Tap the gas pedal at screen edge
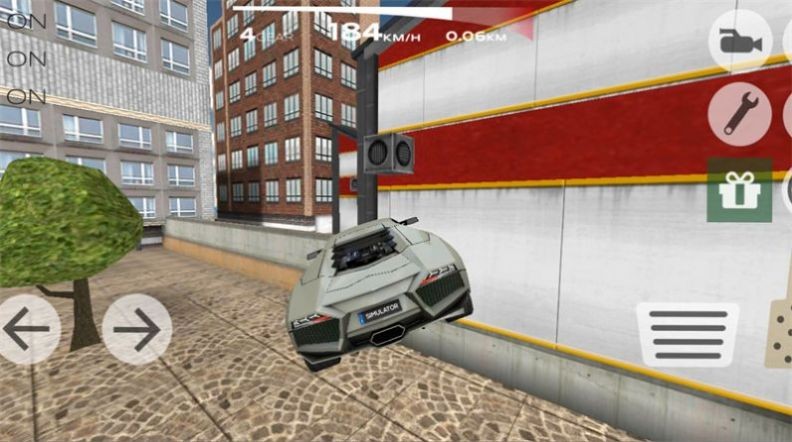 (x=779, y=332)
